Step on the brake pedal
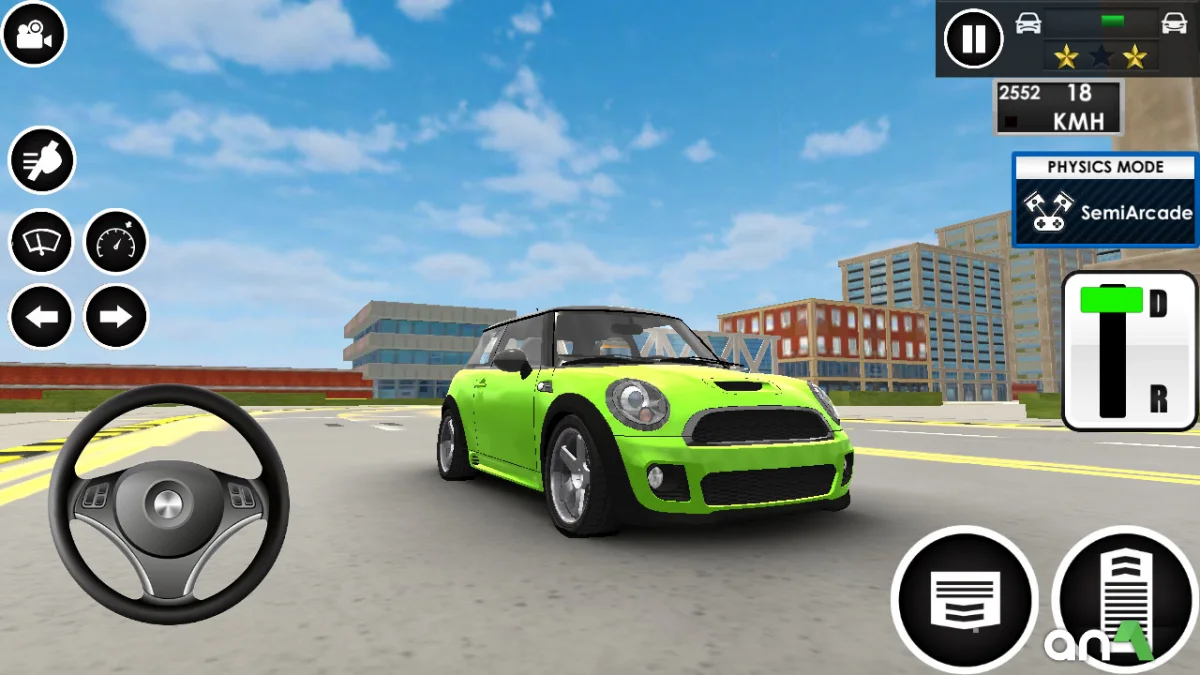The width and height of the screenshot is (1200, 675). click(x=964, y=598)
